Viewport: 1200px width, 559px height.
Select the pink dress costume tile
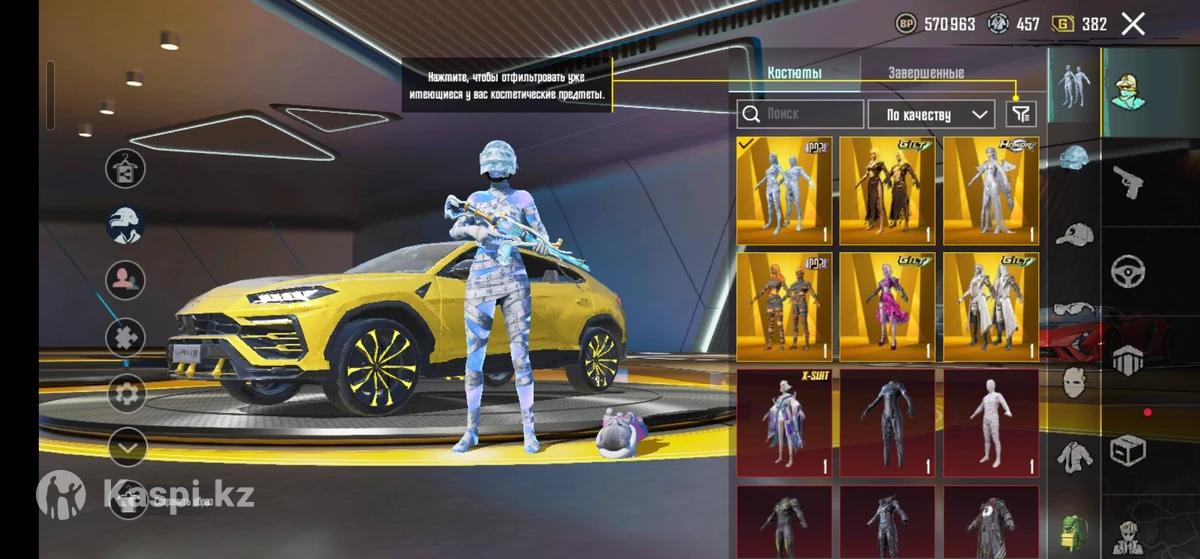pyautogui.click(x=887, y=306)
